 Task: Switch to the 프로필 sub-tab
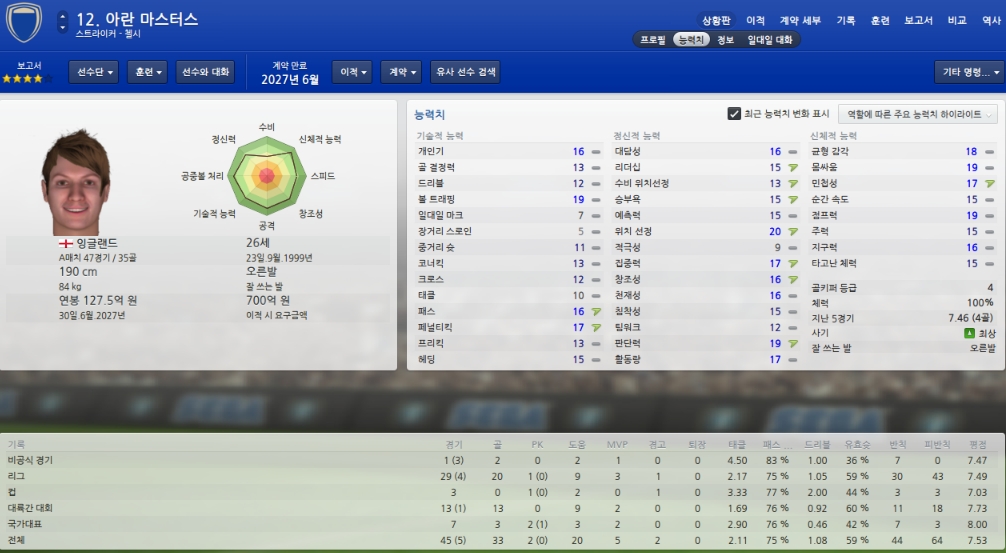653,40
